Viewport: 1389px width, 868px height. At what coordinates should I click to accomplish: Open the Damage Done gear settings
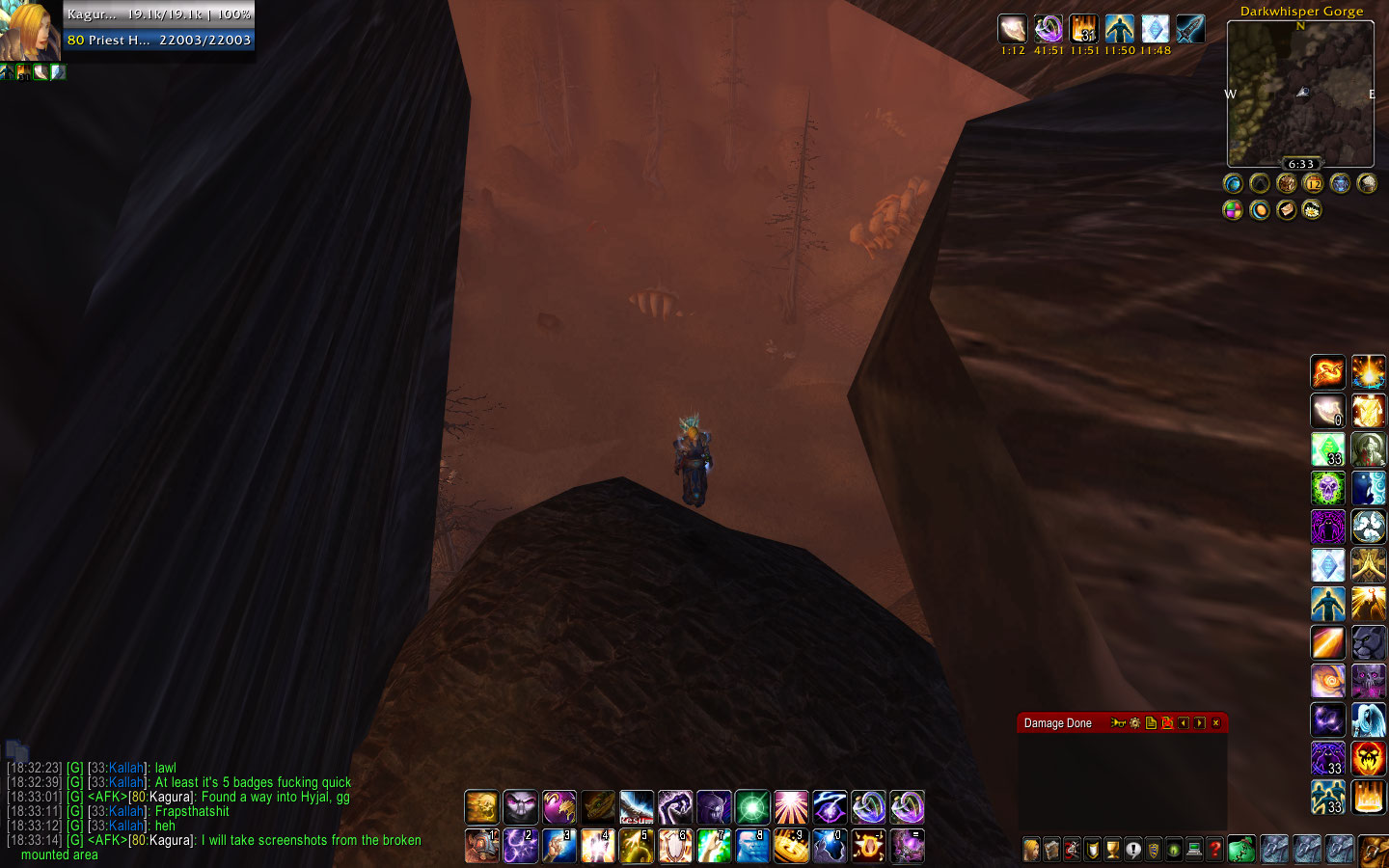[x=1134, y=723]
